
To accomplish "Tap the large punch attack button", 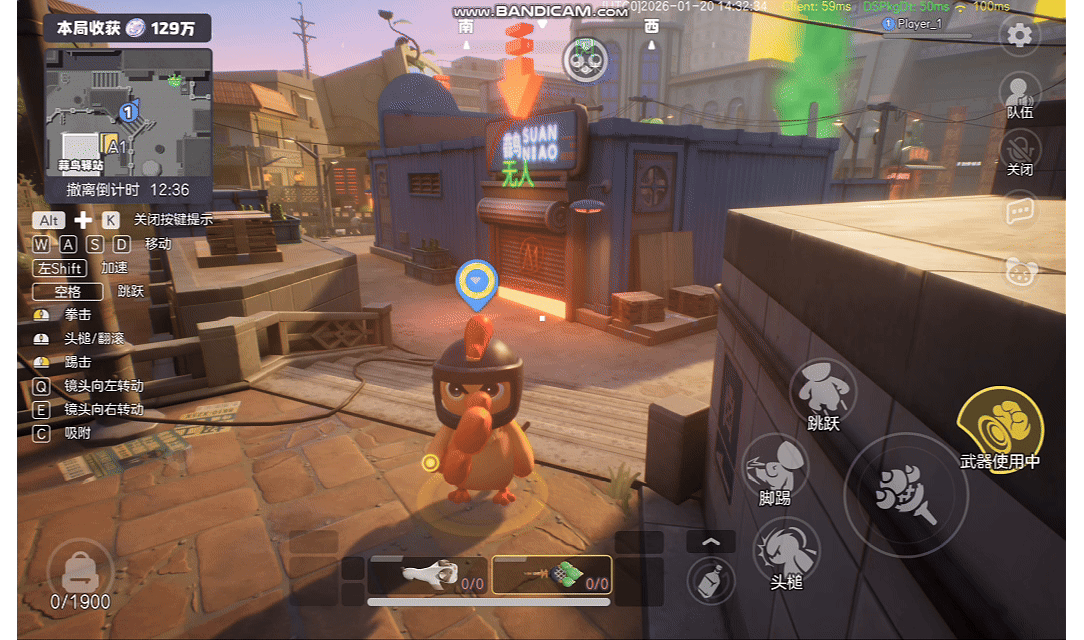I will 905,494.
